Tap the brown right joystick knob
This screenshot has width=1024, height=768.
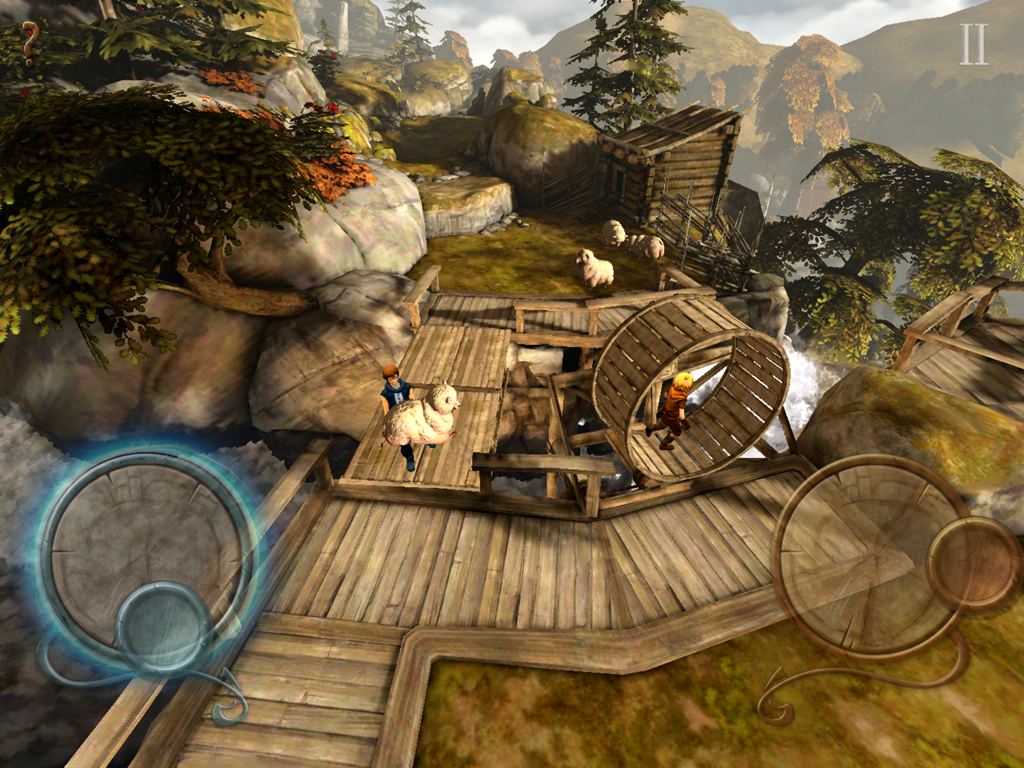(x=973, y=564)
